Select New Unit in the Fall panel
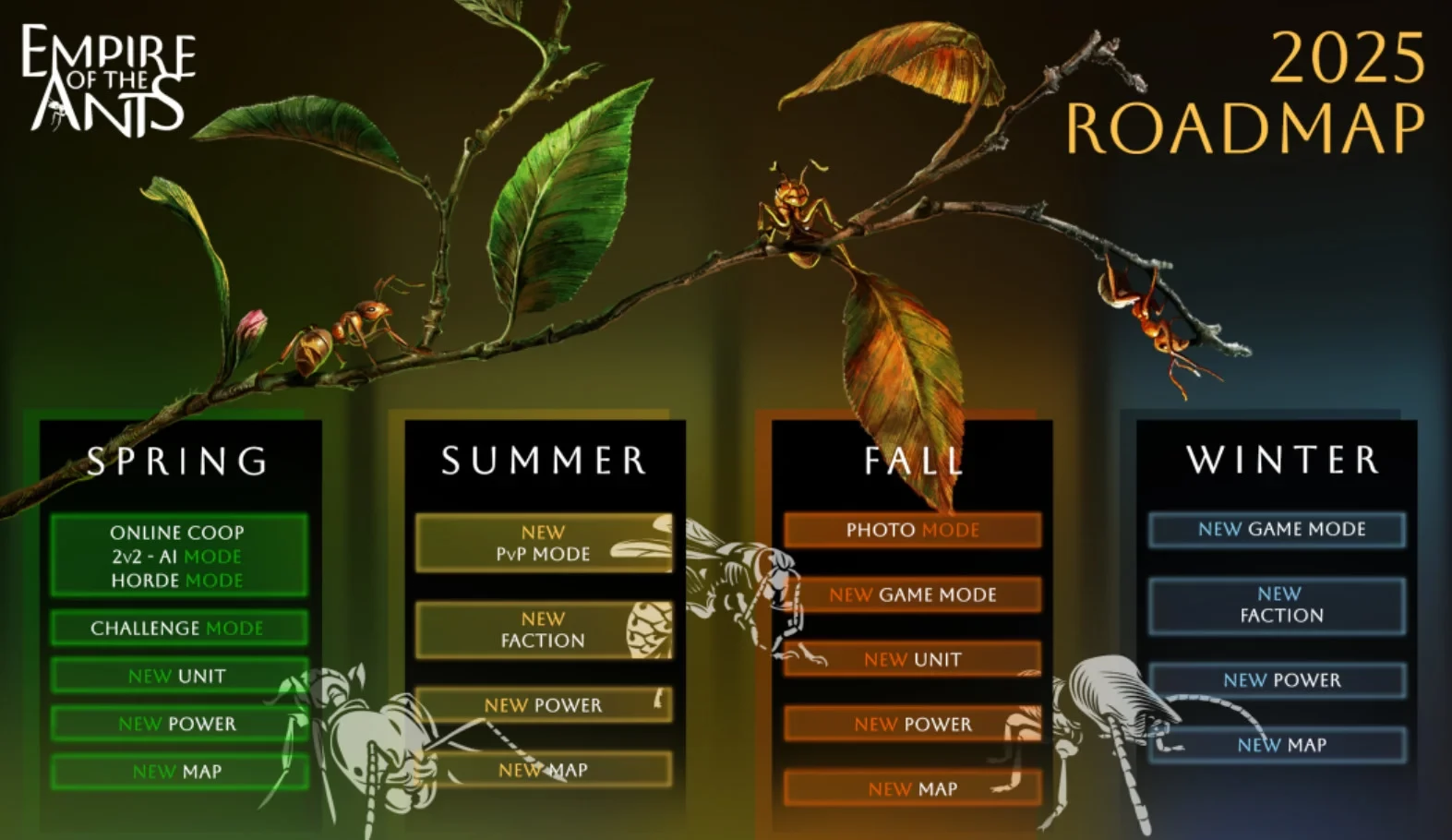This screenshot has height=840, width=1452. pyautogui.click(x=912, y=659)
